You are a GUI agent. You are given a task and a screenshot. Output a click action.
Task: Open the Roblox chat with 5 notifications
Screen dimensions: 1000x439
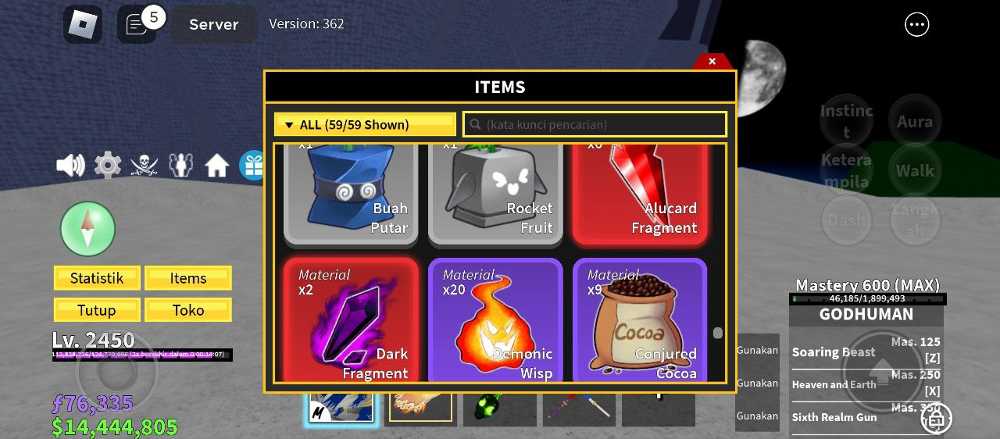137,25
